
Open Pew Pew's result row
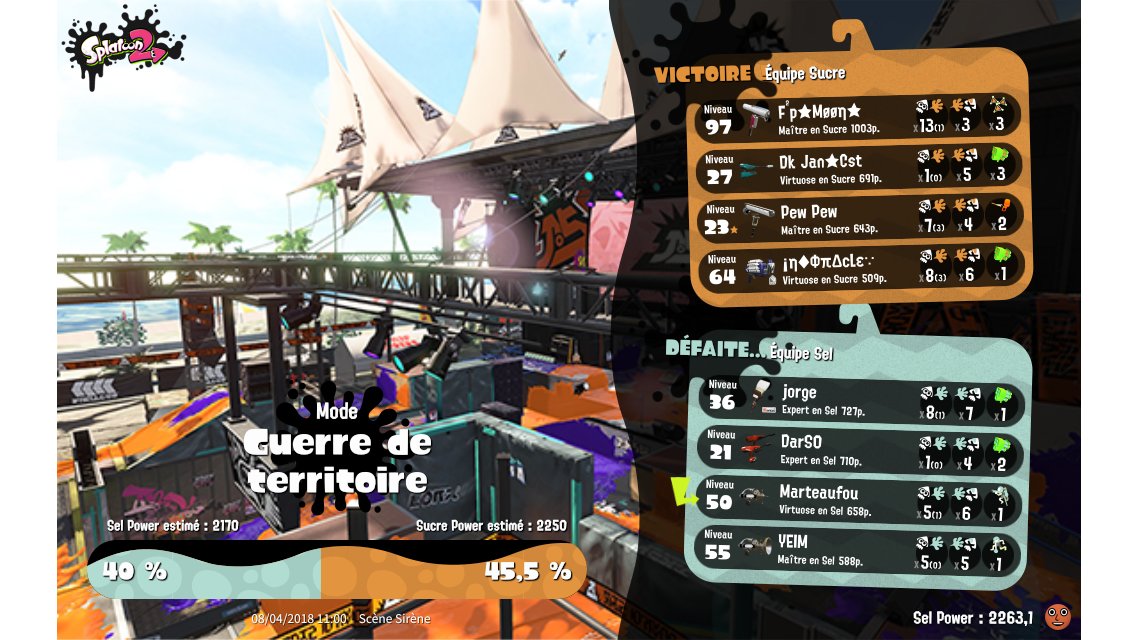click(x=860, y=219)
